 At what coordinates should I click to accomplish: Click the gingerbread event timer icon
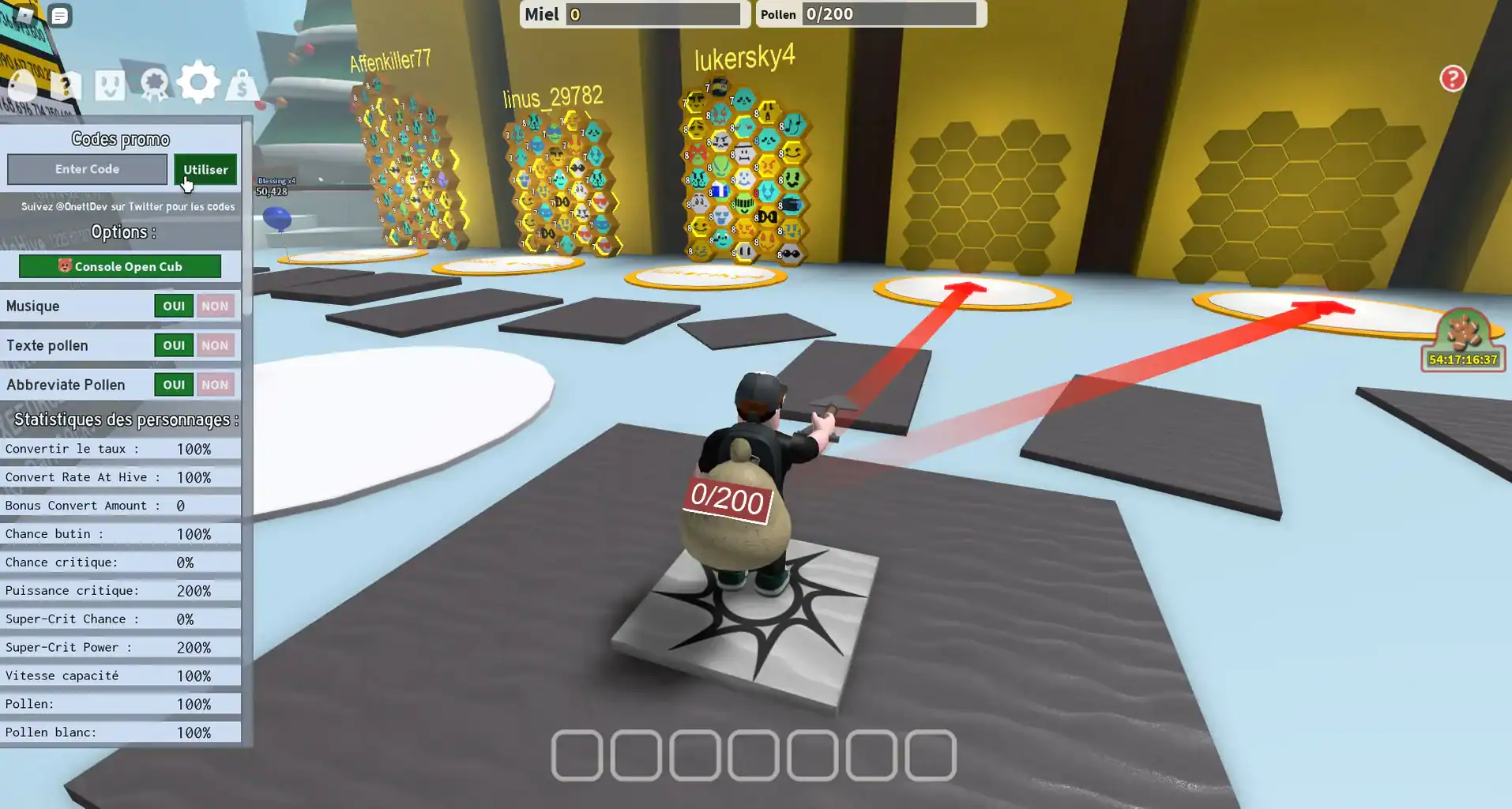1461,332
